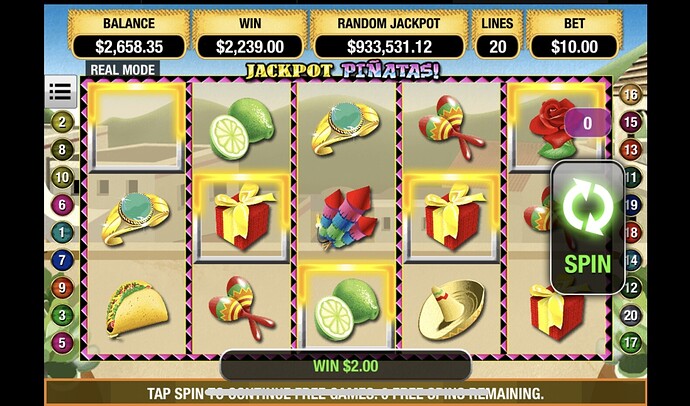Click payline marker 7
The height and width of the screenshot is (406, 690).
(63, 260)
